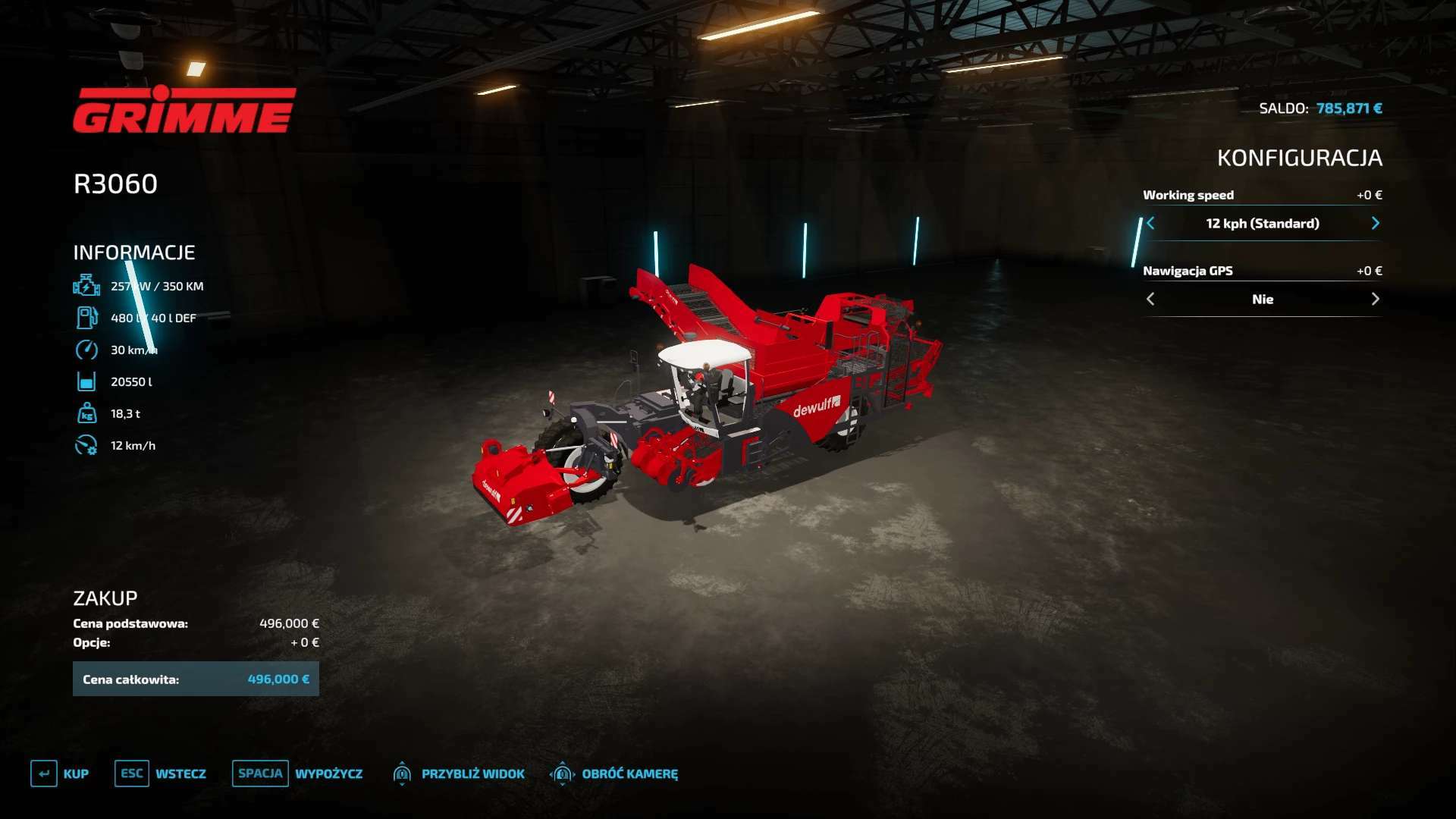Lease the machine via WYPOŻYCZ
The width and height of the screenshot is (1456, 819).
pos(298,773)
